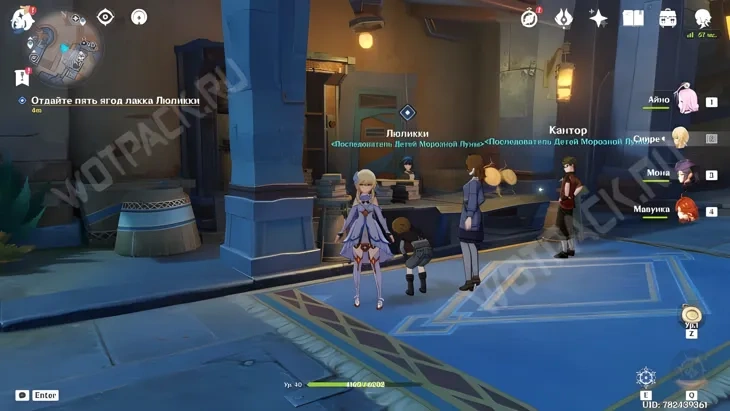Click the round arch icon beside the minimap
Image resolution: width=730 pixels, height=411 pixels.
coord(139,17)
